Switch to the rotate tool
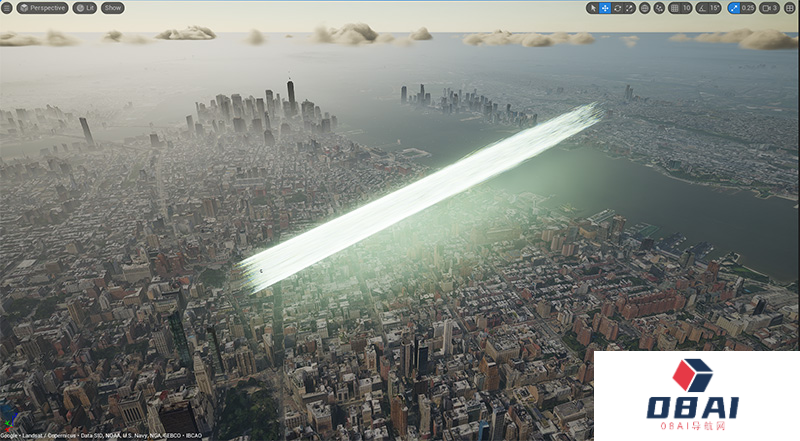Viewport: 800px width, 441px height. [617, 8]
